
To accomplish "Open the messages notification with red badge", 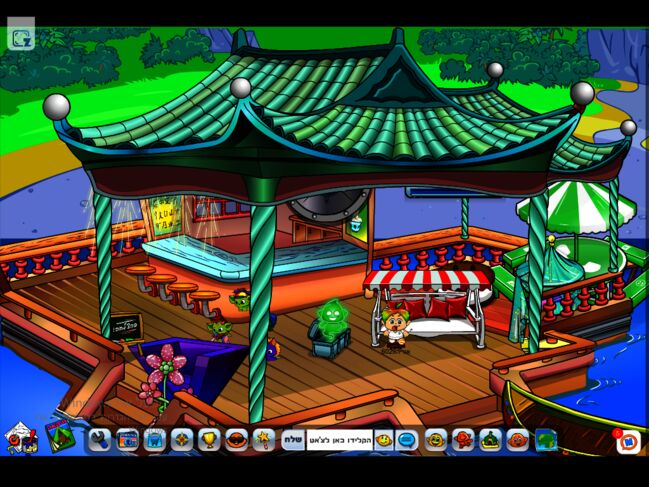I will 627,440.
